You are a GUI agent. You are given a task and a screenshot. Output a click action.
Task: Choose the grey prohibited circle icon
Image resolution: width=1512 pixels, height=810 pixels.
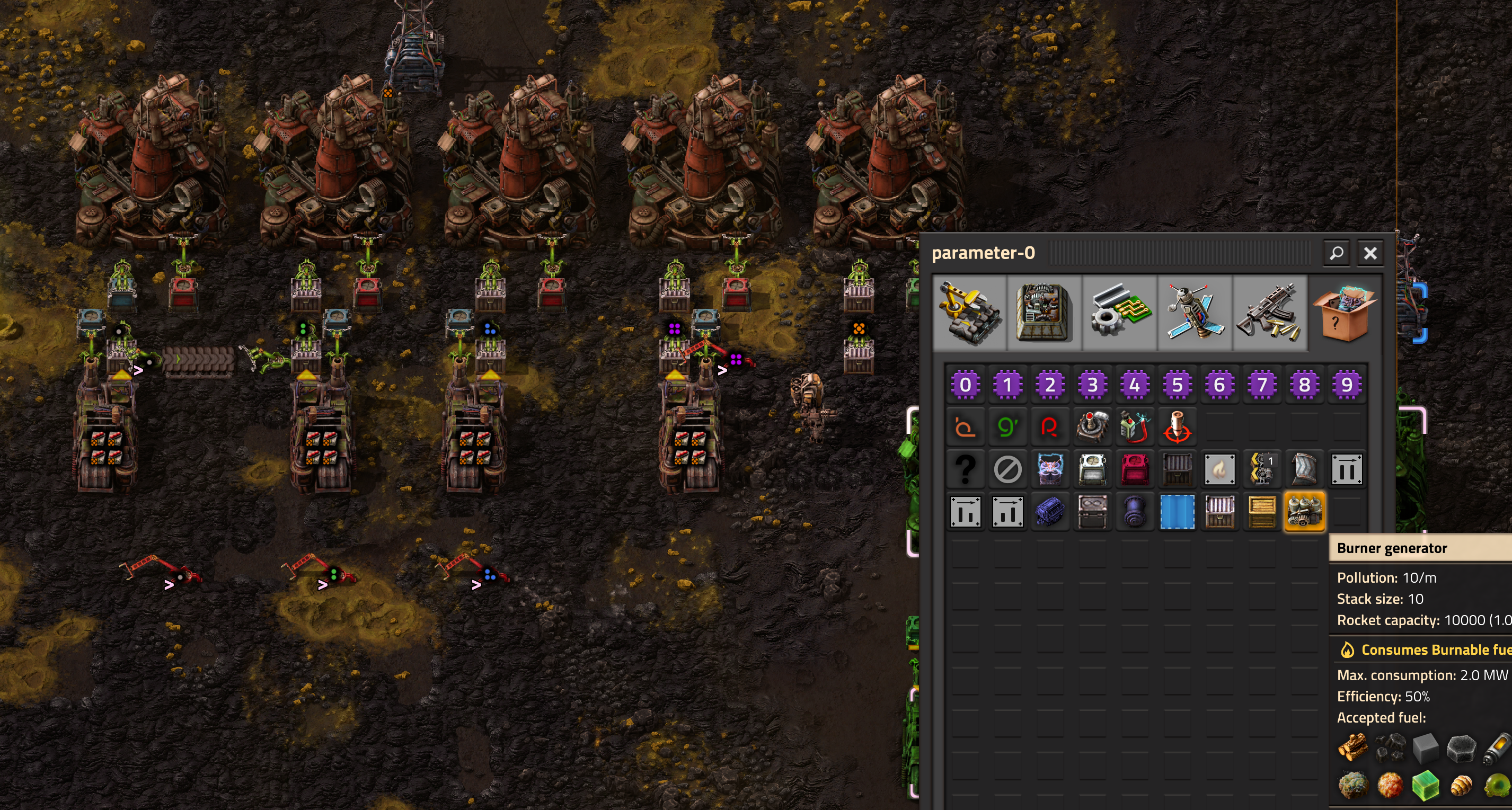click(x=1008, y=469)
